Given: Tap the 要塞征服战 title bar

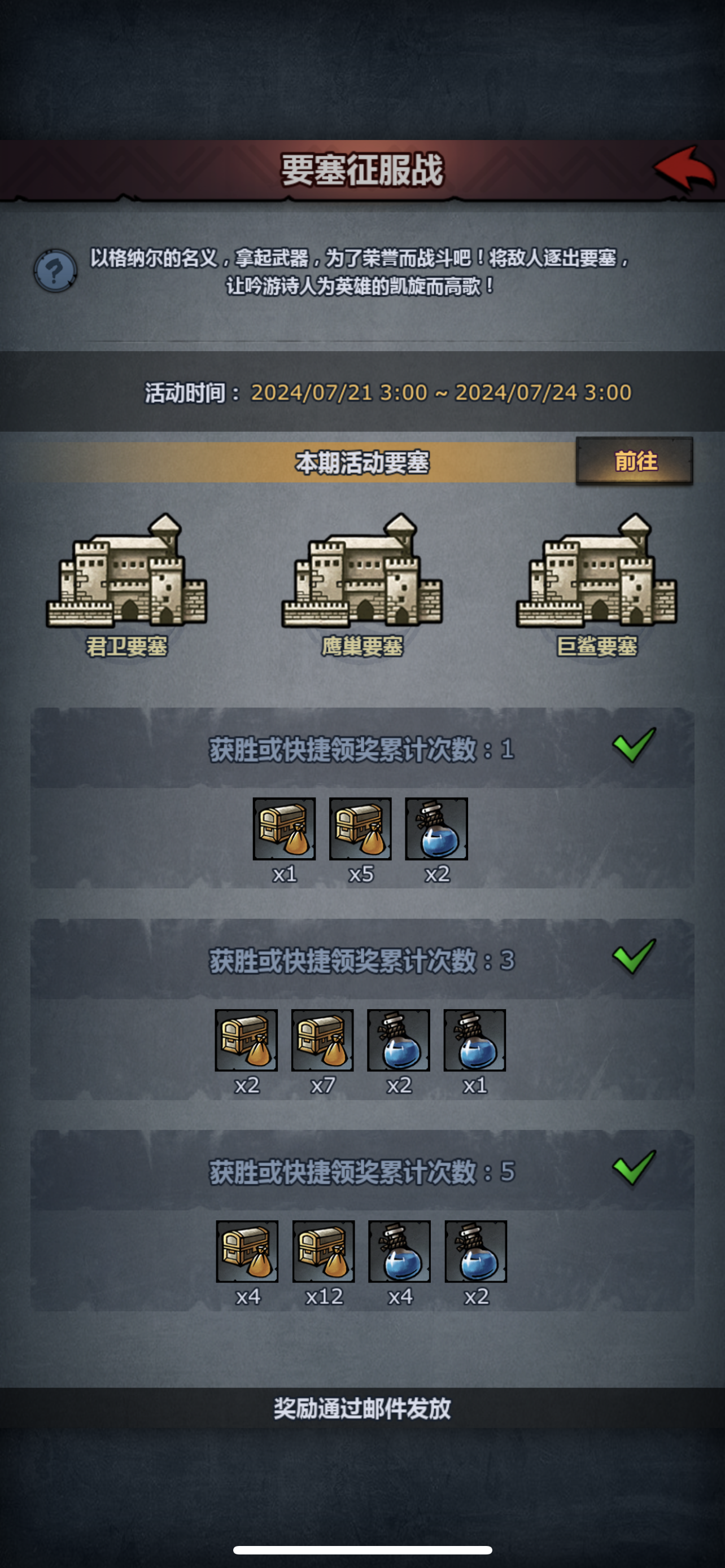Looking at the screenshot, I should (362, 169).
